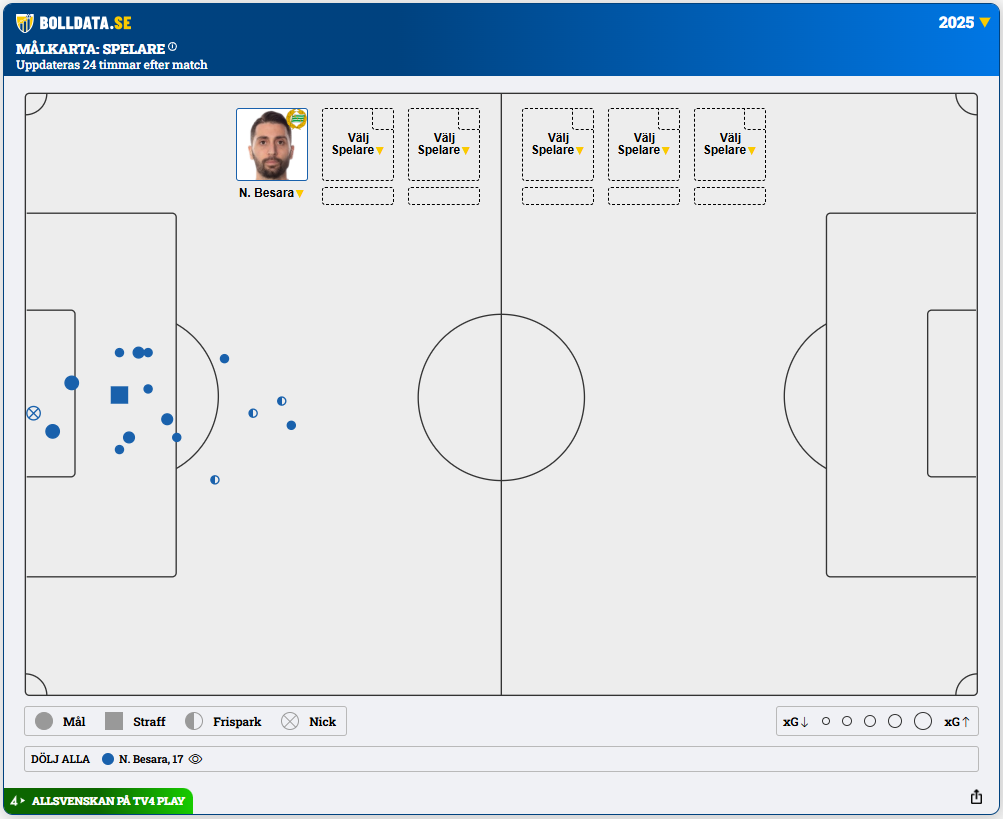The width and height of the screenshot is (1003, 819).
Task: Select the crossed-circle header marker on the goal line
Action: (33, 413)
